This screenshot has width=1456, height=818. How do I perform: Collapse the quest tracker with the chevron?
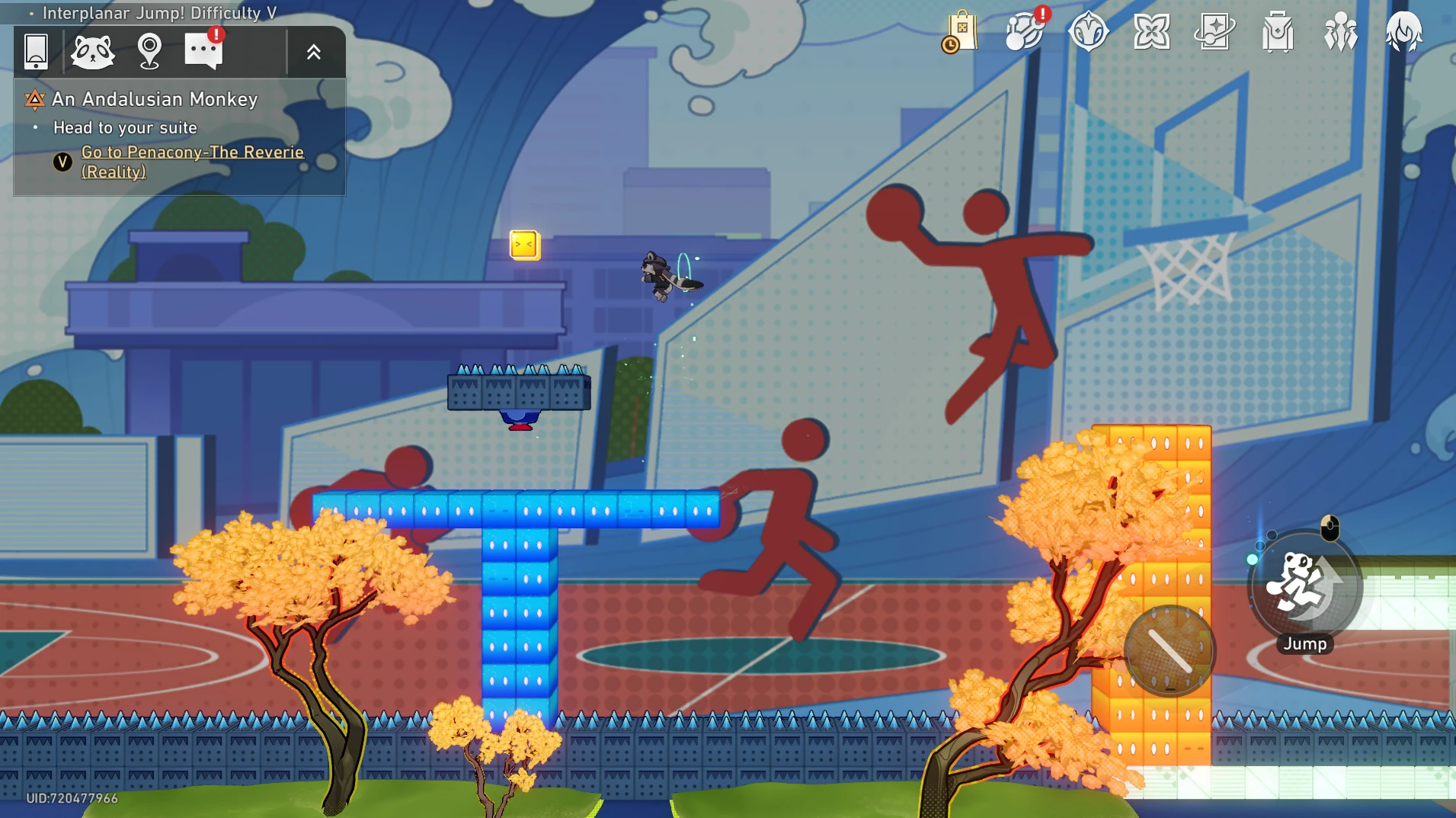(x=313, y=52)
